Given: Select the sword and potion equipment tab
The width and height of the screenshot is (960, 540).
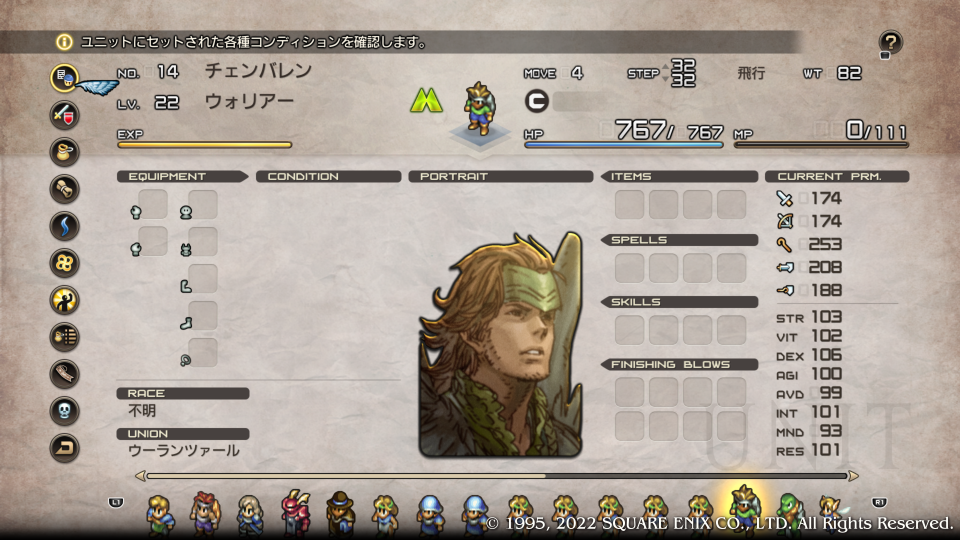Looking at the screenshot, I should tap(65, 113).
